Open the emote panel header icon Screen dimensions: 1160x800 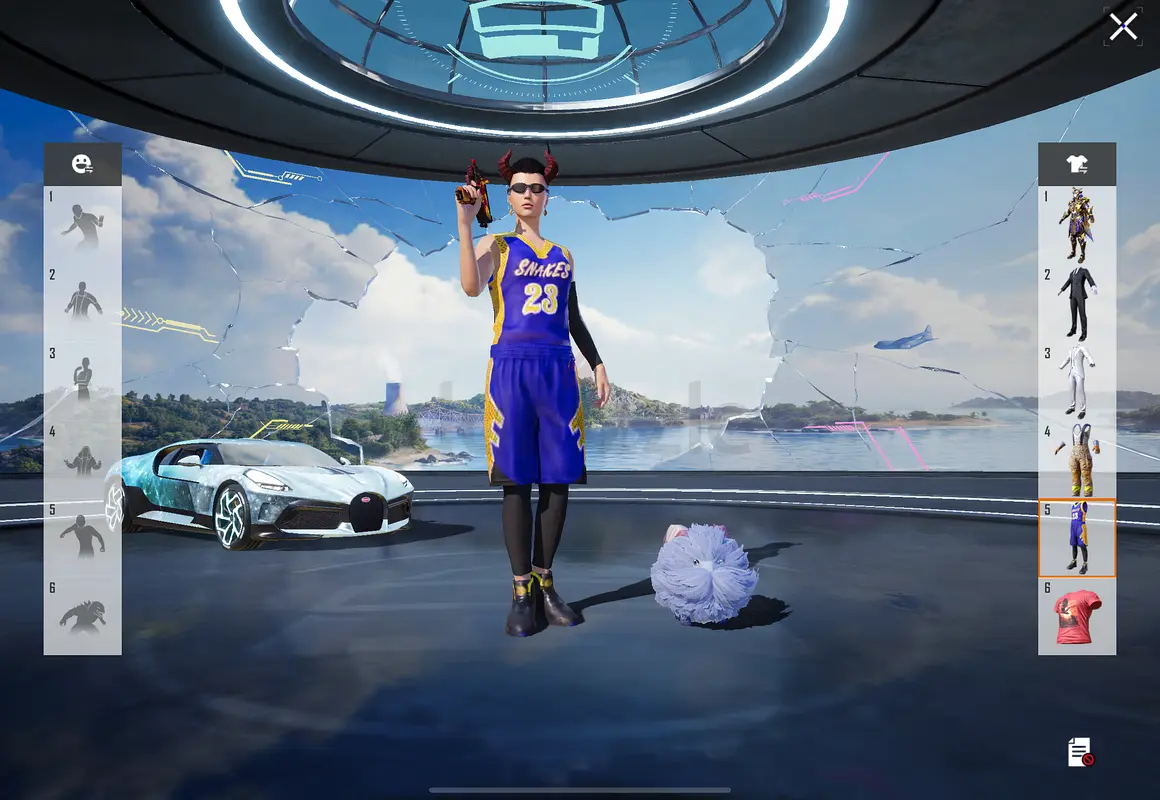coord(82,164)
